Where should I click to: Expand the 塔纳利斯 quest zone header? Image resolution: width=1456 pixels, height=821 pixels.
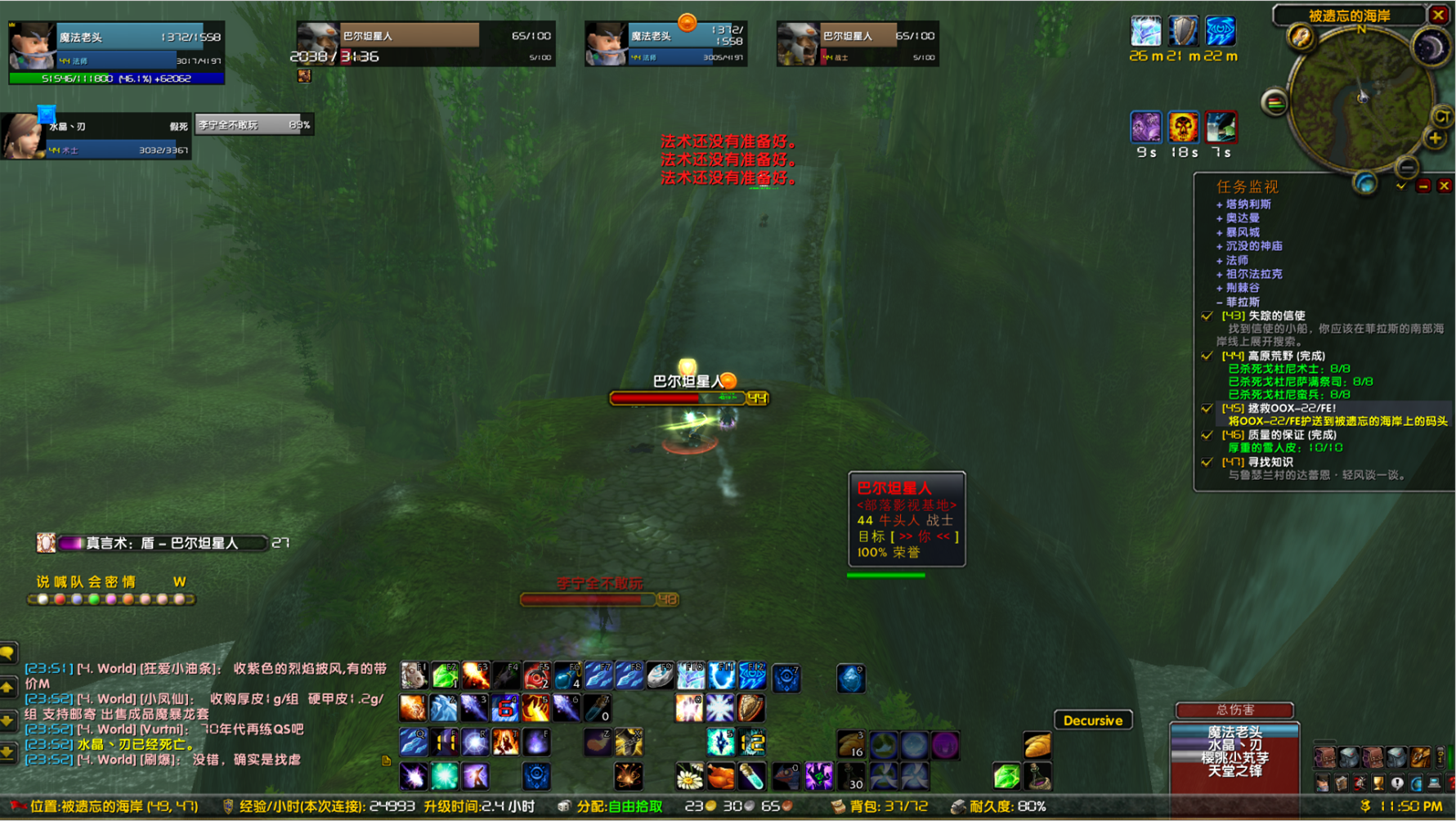coord(1248,204)
